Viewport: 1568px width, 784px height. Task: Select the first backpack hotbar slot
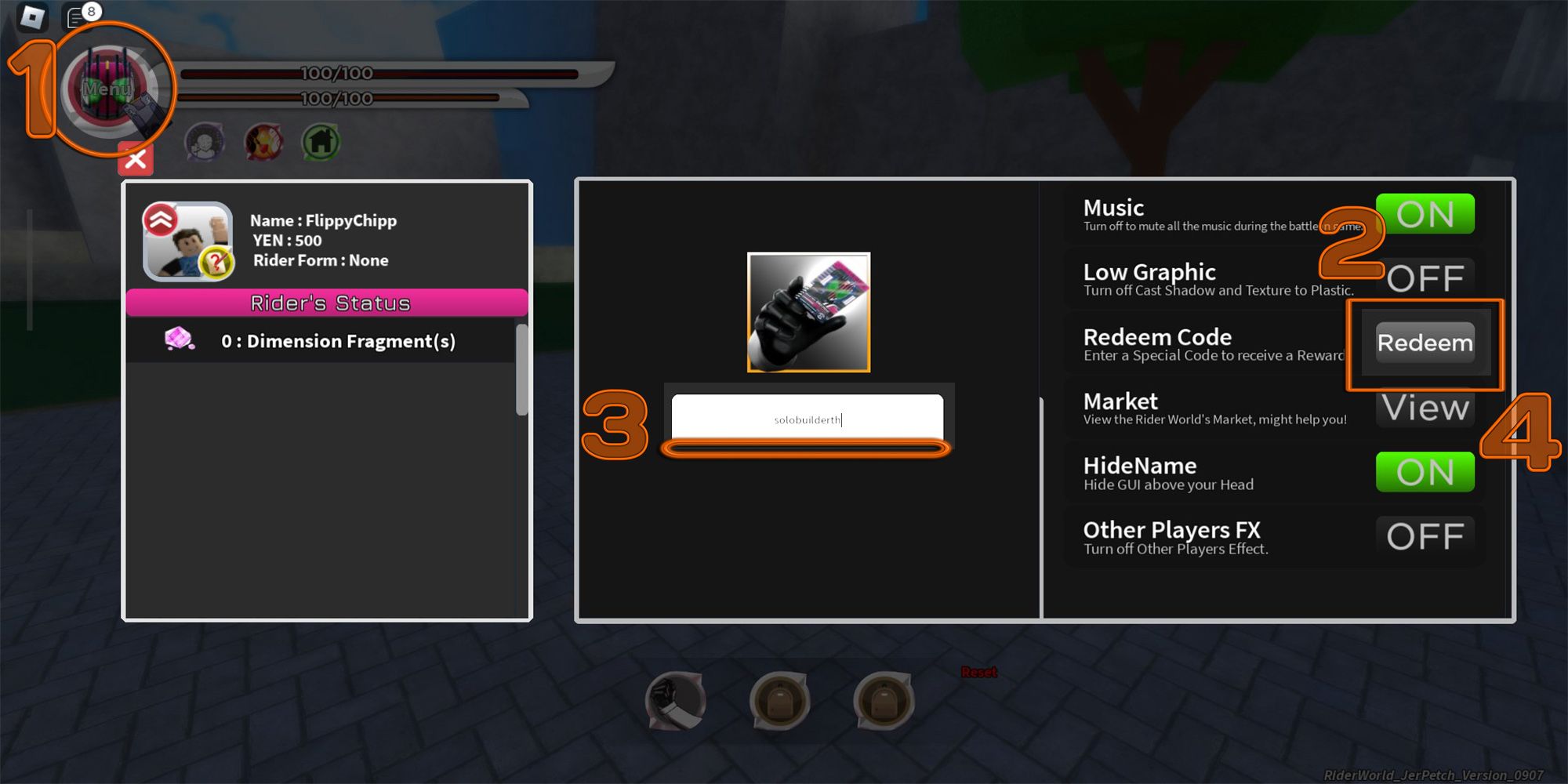click(780, 702)
